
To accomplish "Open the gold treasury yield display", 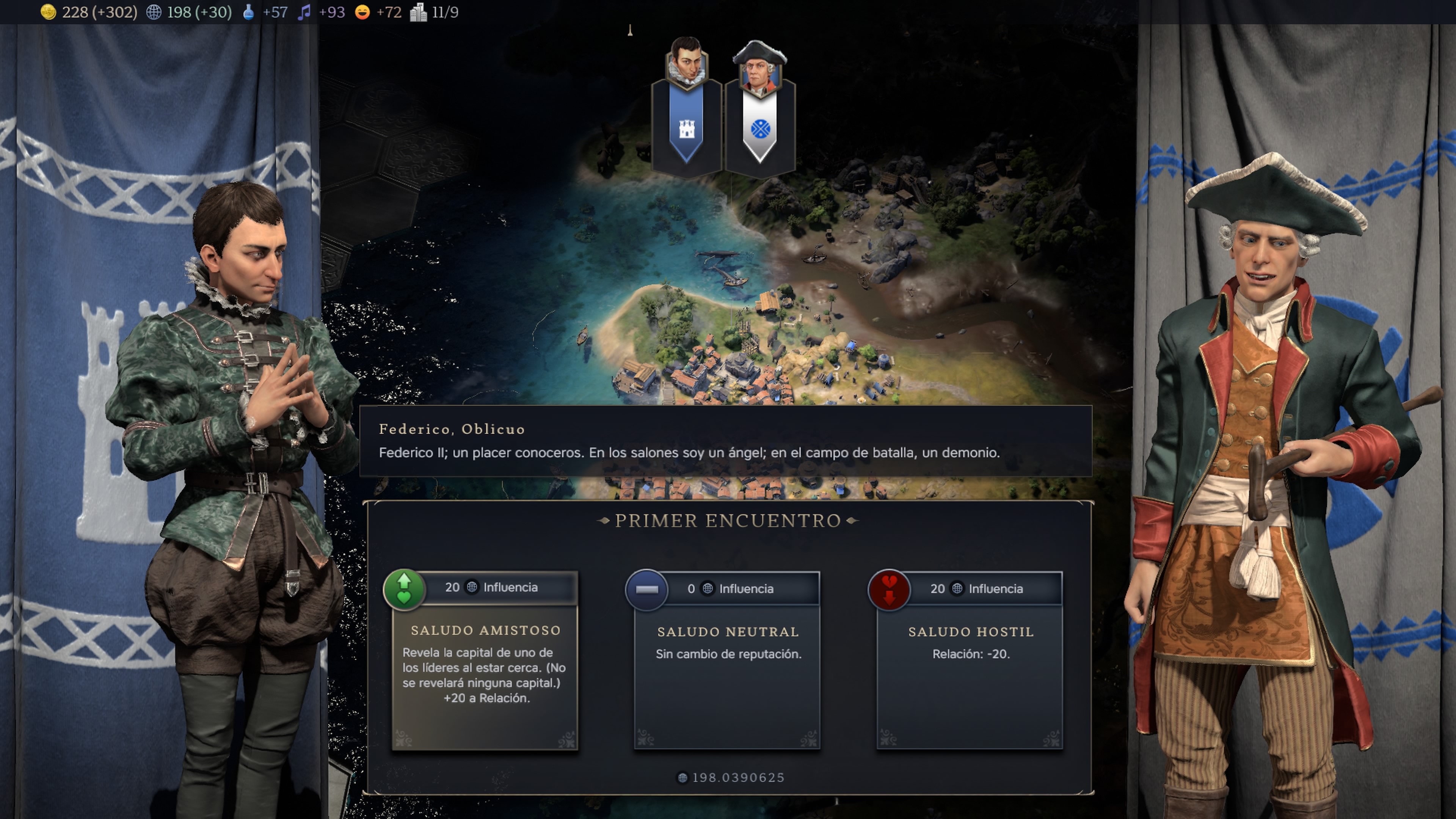I will coord(88,12).
